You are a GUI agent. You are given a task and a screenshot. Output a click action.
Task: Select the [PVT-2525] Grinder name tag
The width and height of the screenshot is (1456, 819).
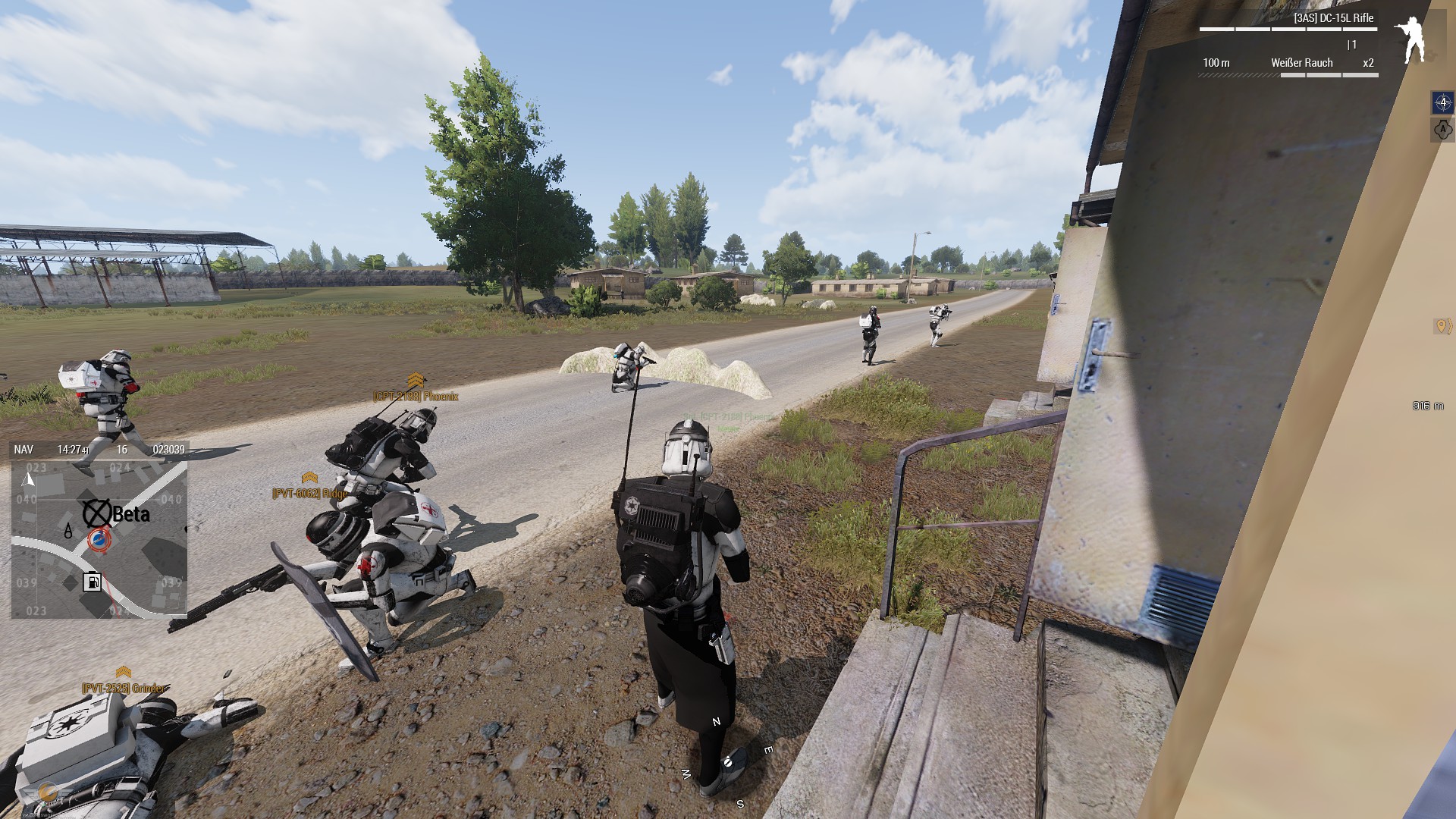coord(124,688)
